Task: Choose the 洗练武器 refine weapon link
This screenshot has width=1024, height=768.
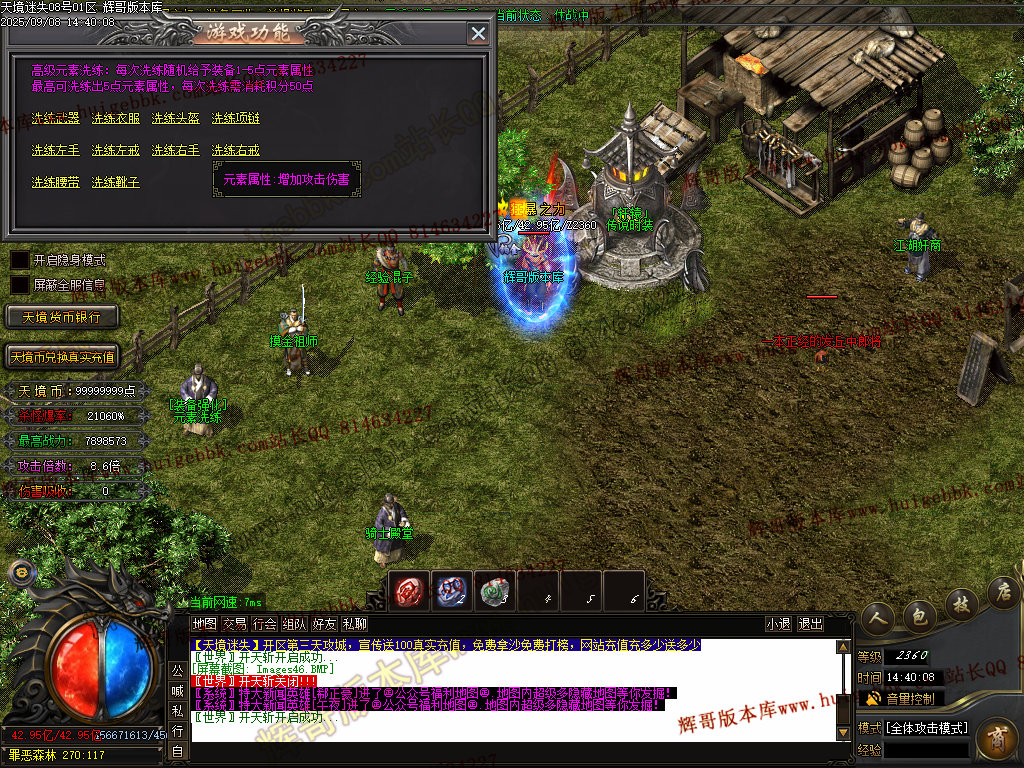Action: 55,118
